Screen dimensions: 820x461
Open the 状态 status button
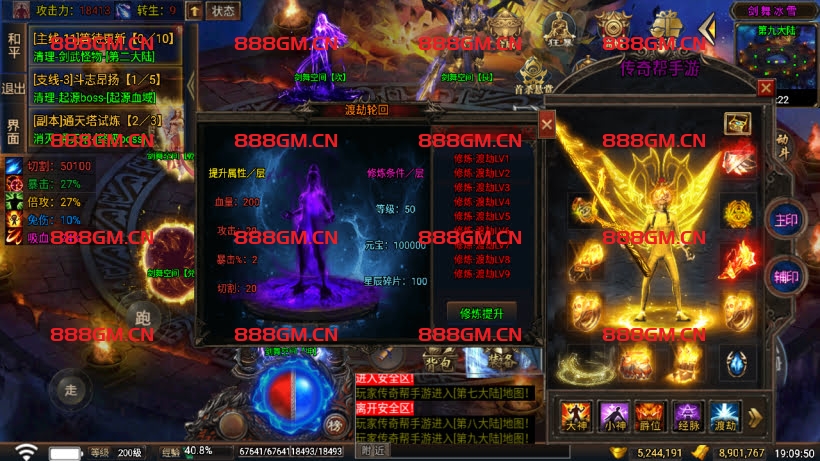(224, 11)
